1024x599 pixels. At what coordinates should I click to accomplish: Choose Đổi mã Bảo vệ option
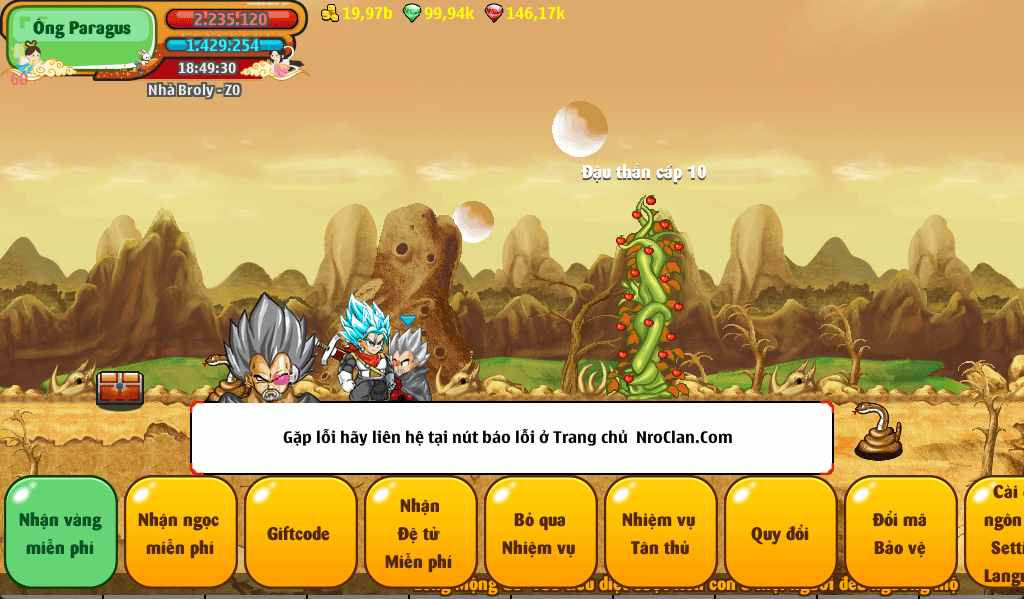(x=900, y=533)
